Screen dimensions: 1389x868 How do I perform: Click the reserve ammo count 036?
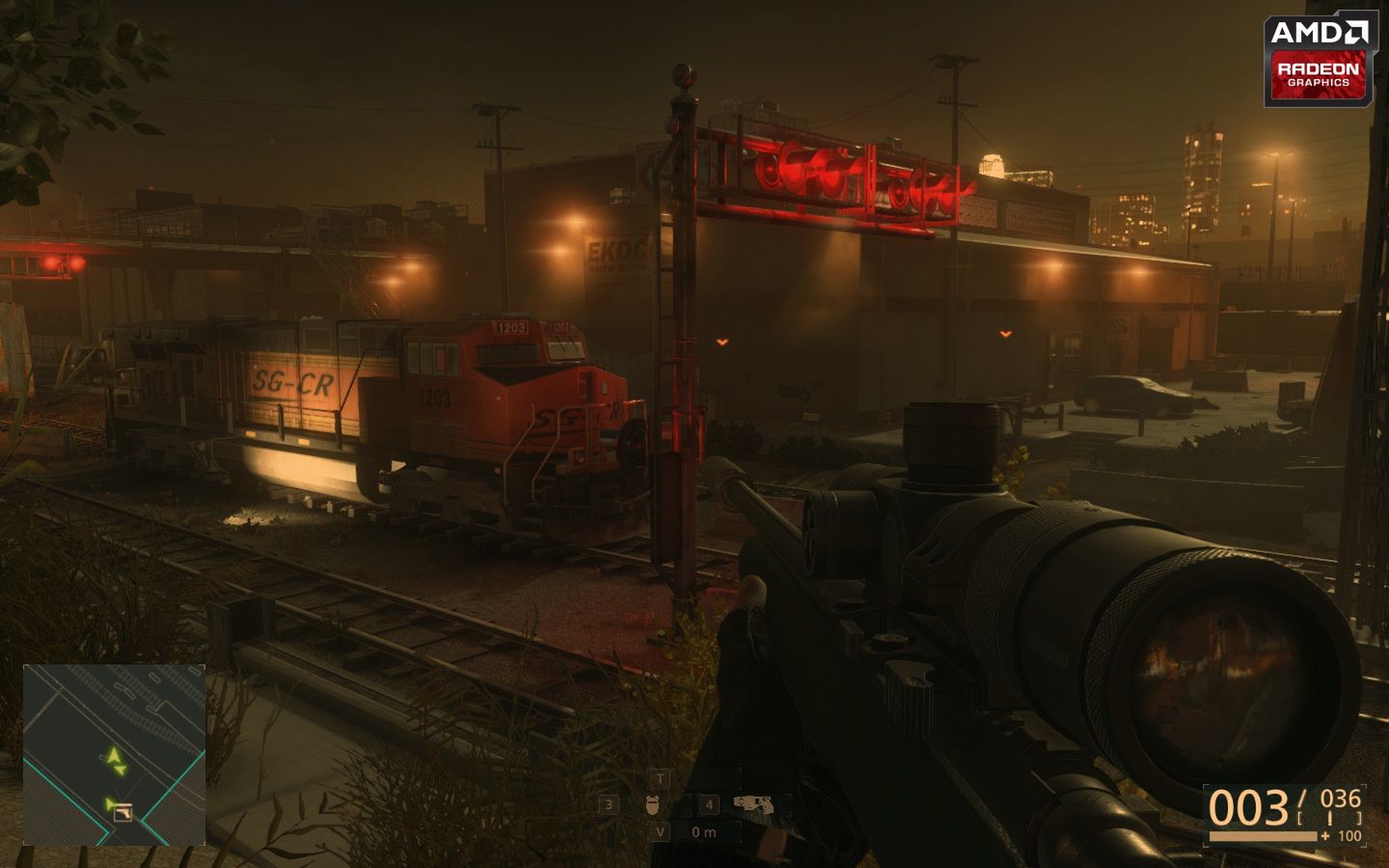[1342, 799]
